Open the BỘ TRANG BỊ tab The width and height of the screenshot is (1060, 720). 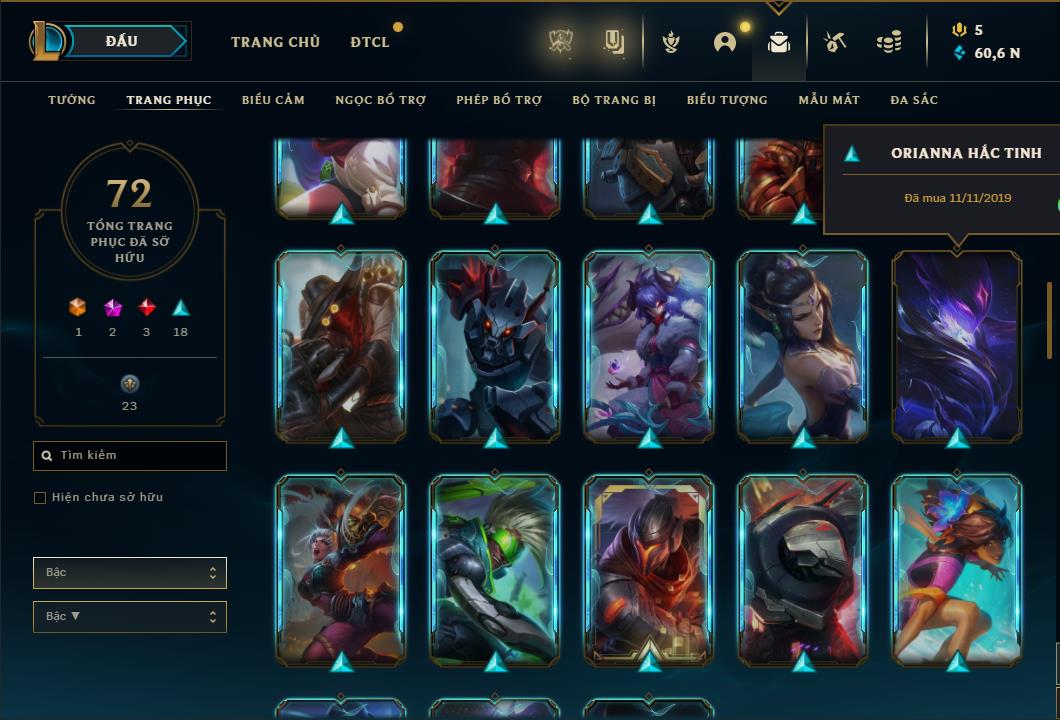[x=614, y=100]
